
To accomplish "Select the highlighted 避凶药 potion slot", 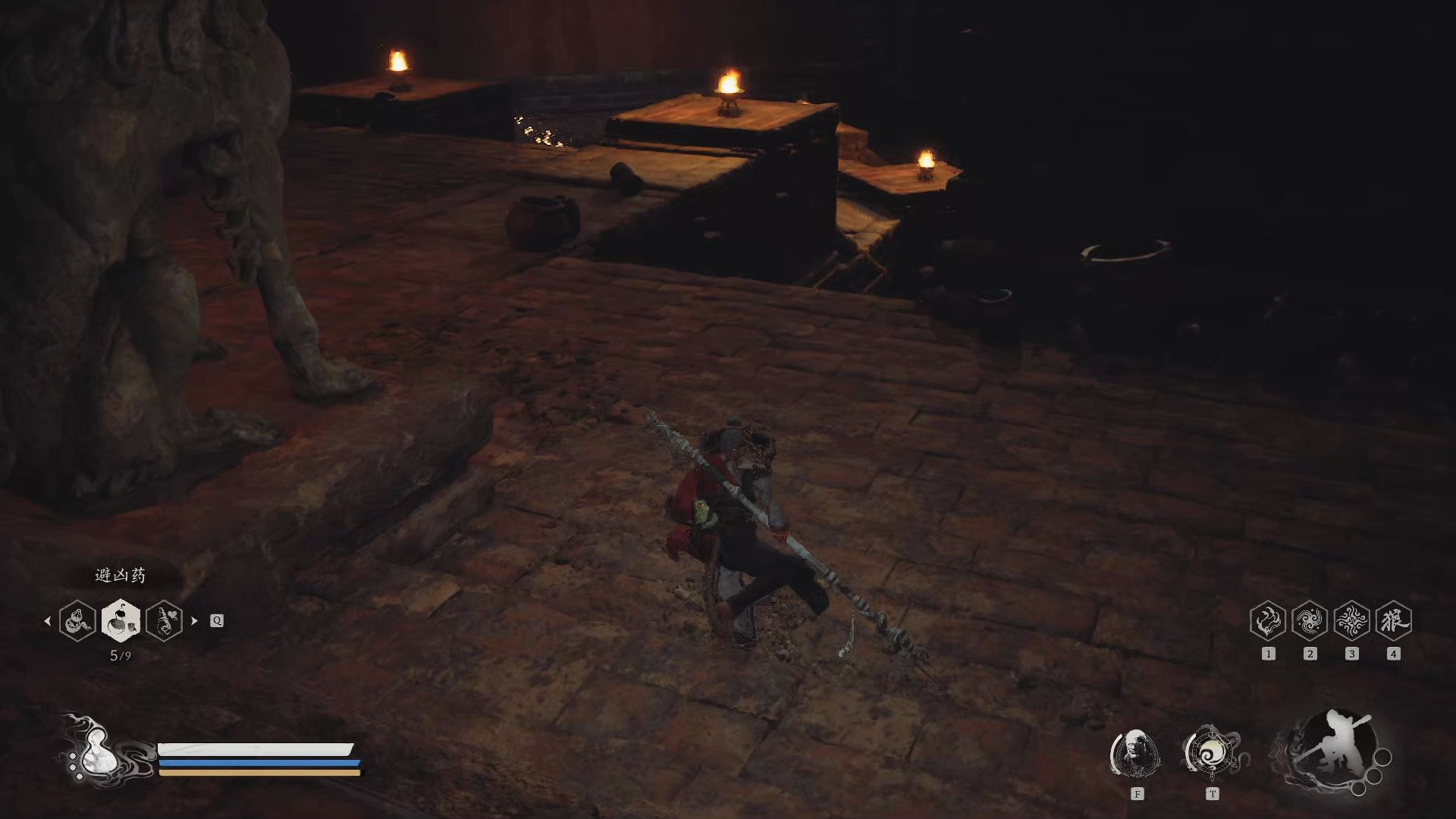I will (x=121, y=620).
